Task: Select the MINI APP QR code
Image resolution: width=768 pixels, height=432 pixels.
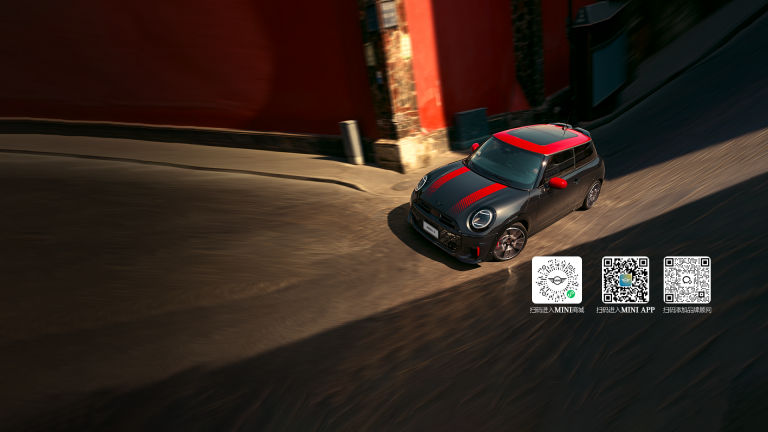Action: [625, 280]
